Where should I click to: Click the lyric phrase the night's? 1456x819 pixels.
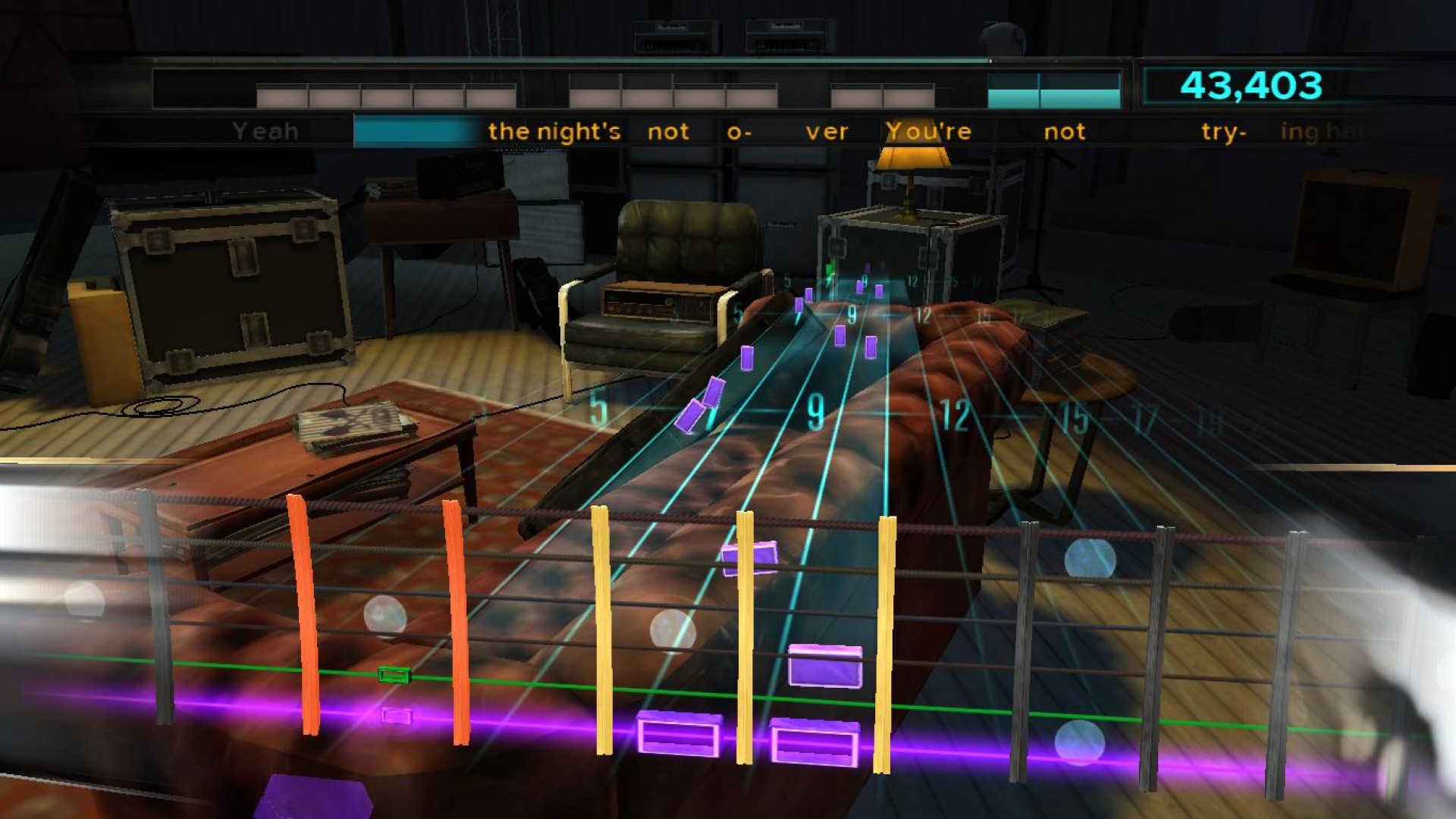pos(554,130)
